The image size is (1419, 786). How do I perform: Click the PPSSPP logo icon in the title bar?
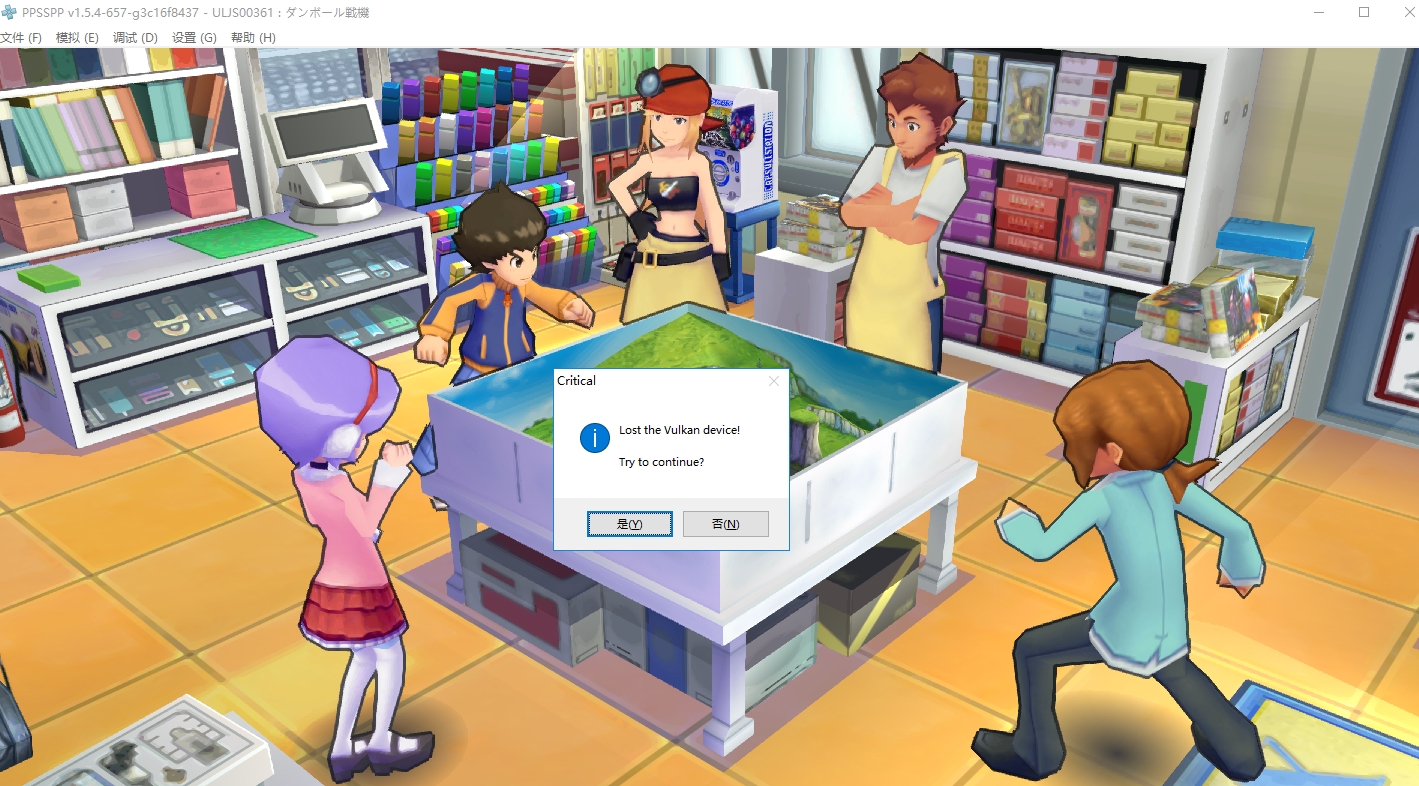pyautogui.click(x=11, y=12)
